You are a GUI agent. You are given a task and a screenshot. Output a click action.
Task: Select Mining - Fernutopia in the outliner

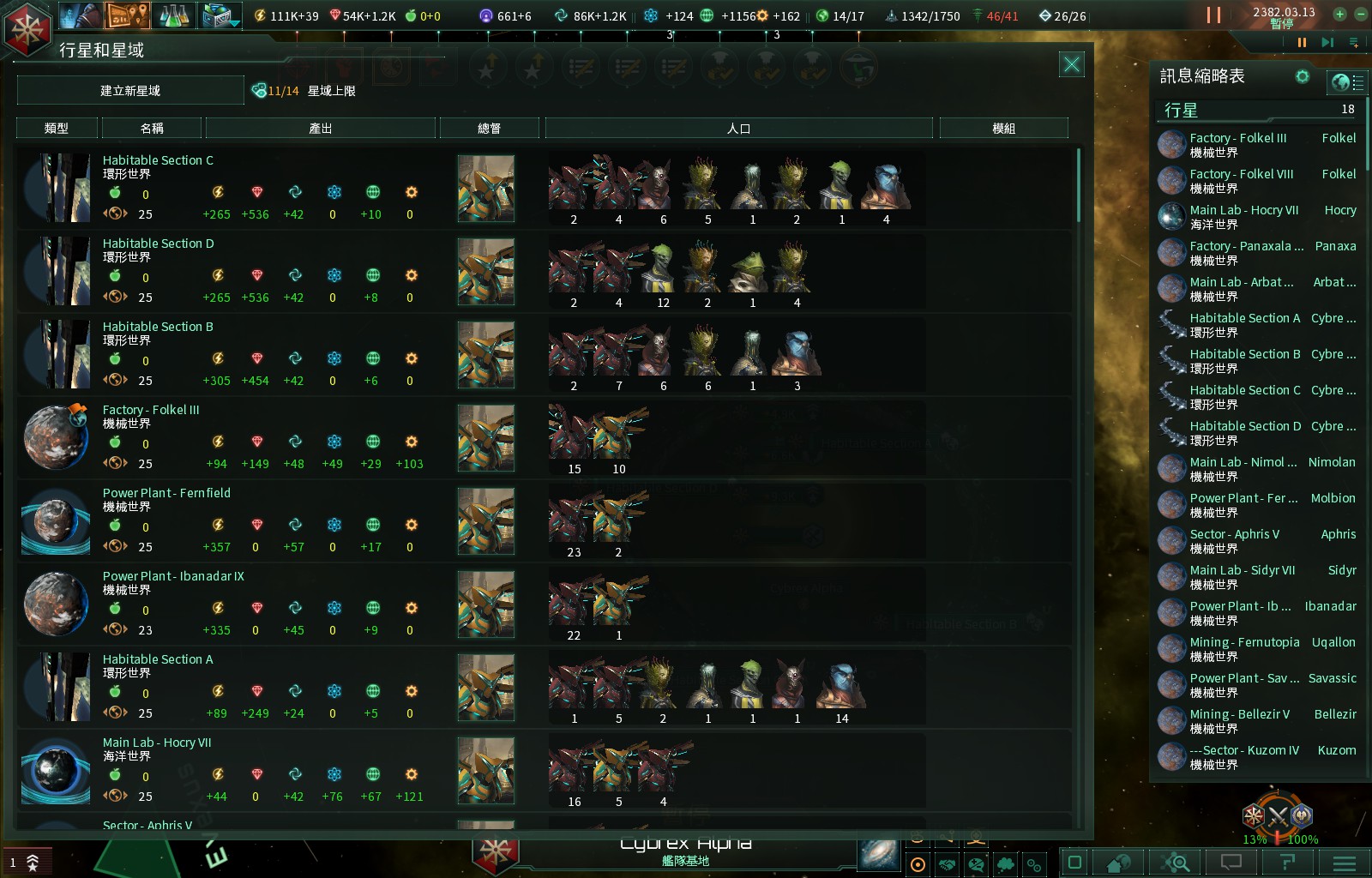point(1244,642)
